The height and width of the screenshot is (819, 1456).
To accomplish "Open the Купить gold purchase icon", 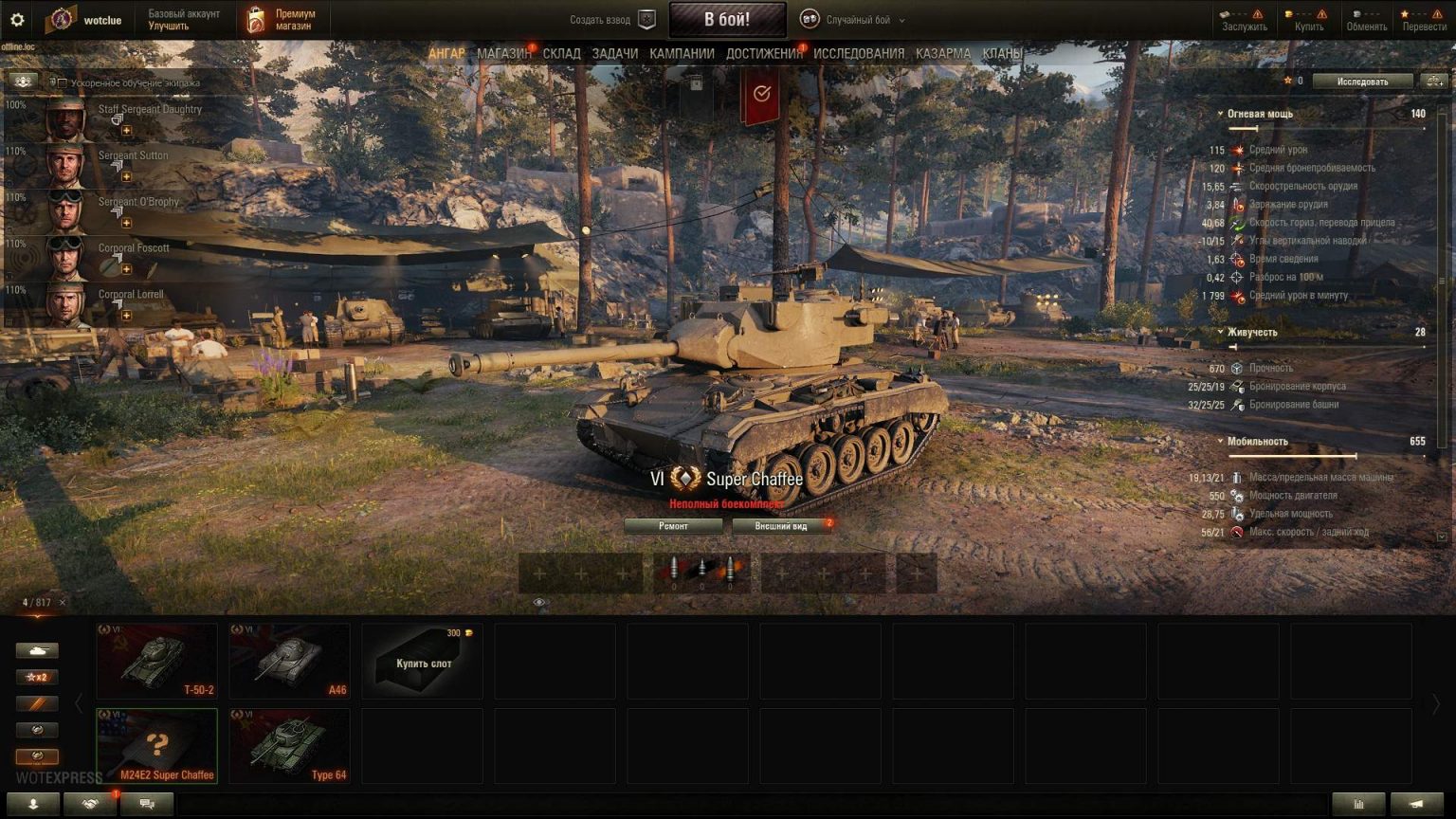I will click(1287, 16).
